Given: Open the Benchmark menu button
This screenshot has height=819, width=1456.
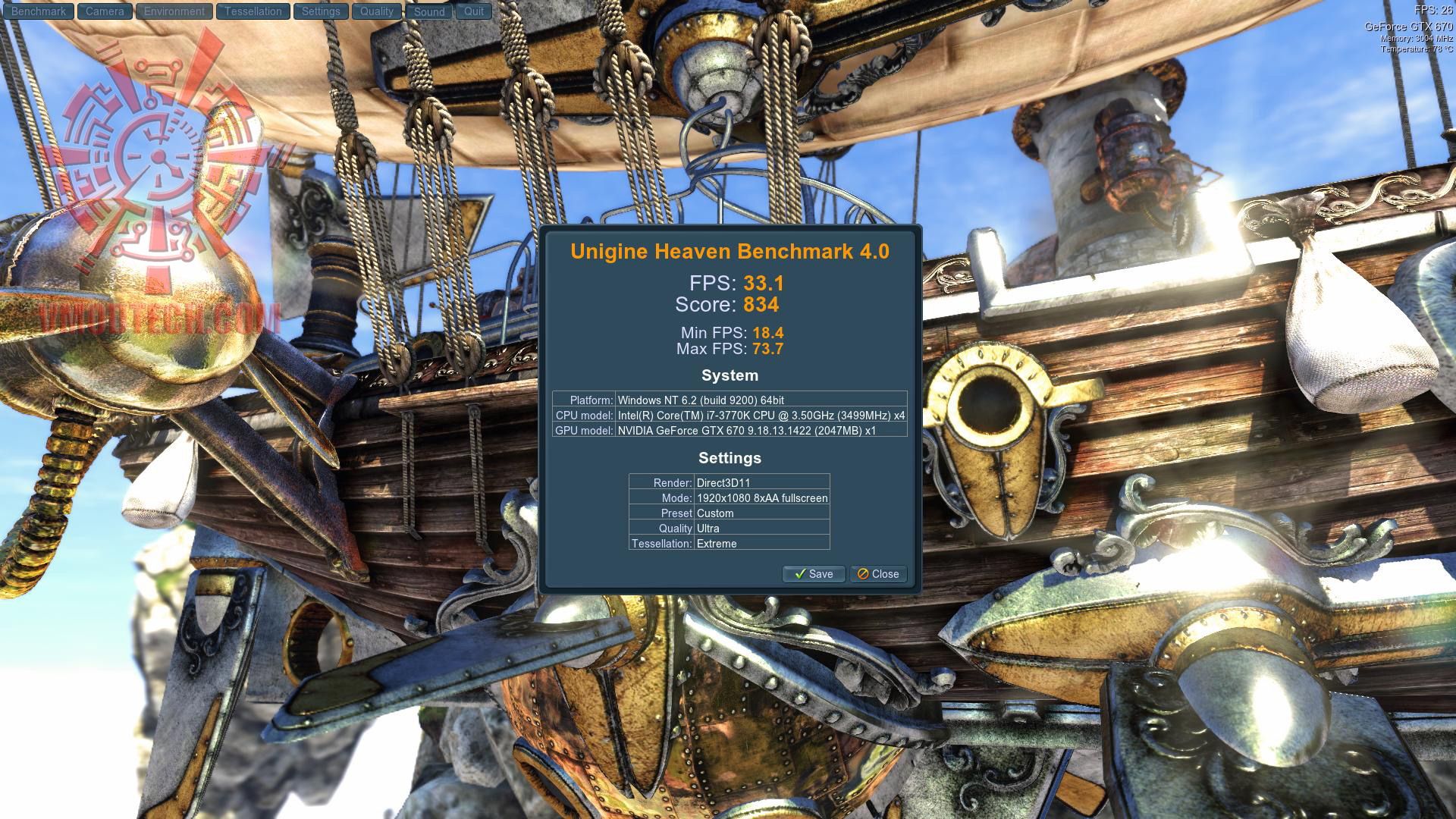Looking at the screenshot, I should [x=39, y=11].
